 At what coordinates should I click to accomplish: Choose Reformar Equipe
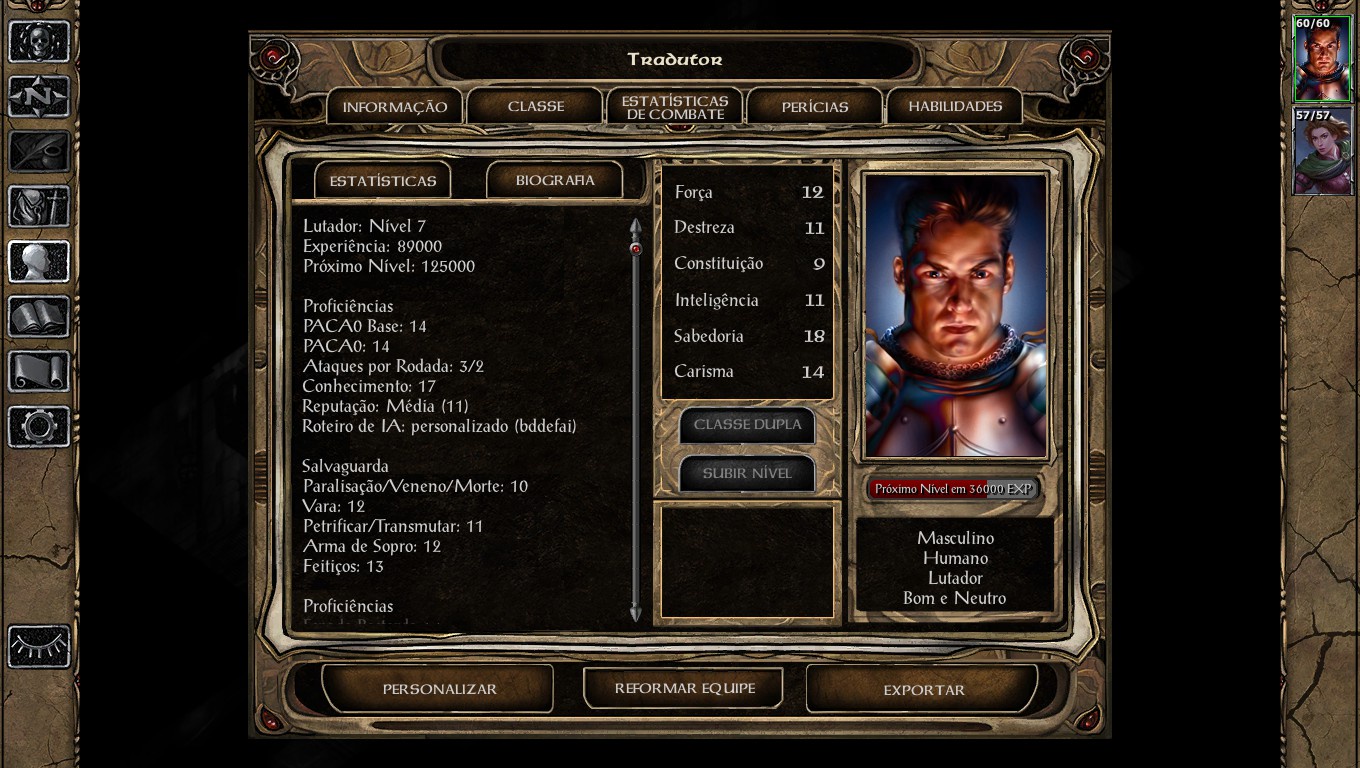[x=684, y=688]
